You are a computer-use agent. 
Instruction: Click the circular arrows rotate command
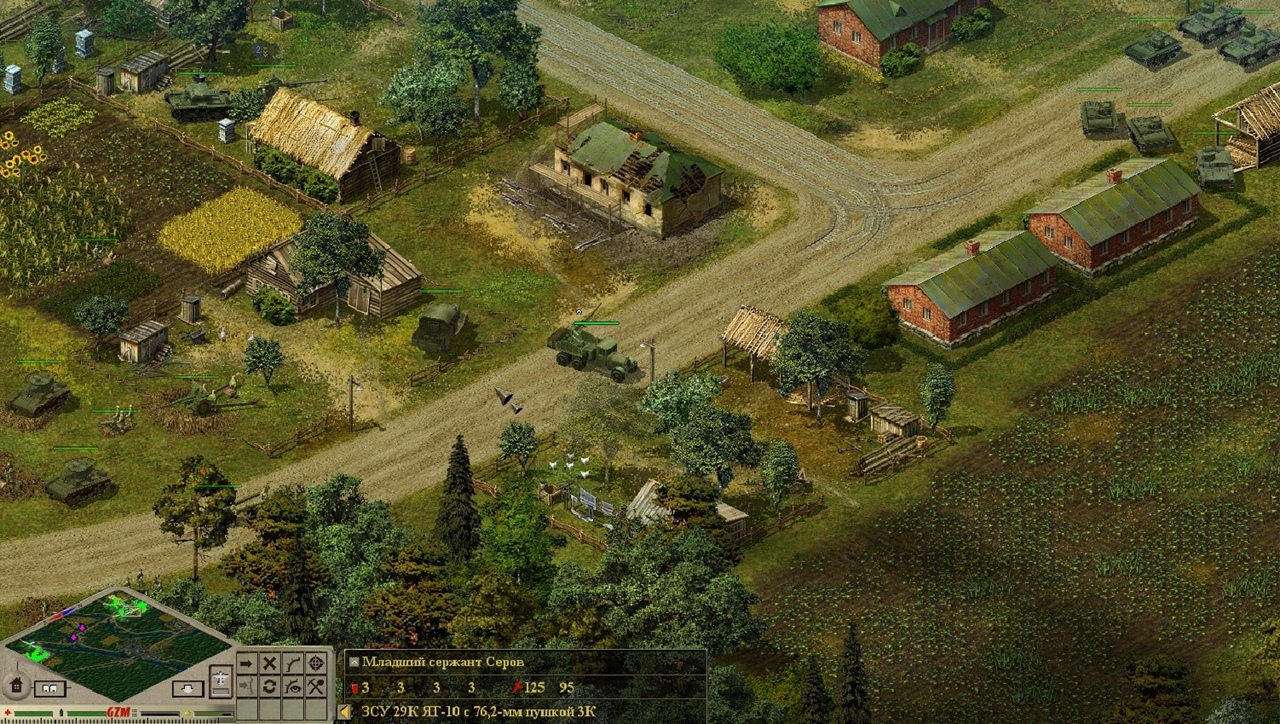click(270, 686)
